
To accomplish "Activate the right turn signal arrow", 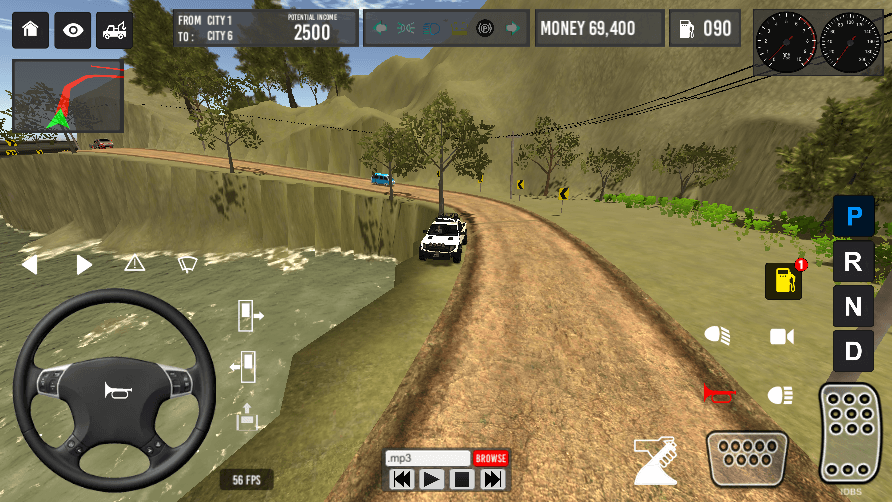I will click(x=84, y=265).
